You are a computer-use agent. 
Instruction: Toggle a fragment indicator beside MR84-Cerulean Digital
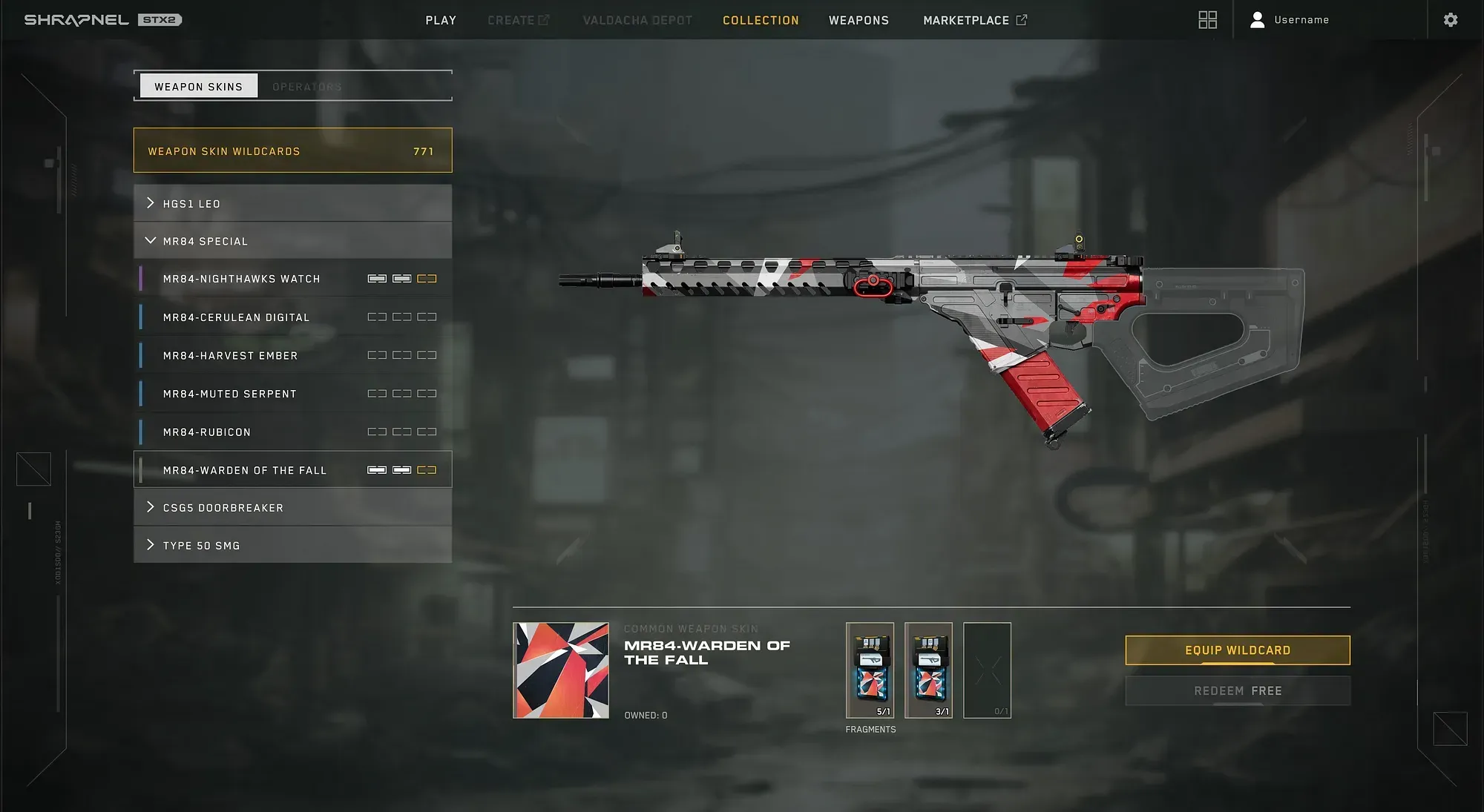376,317
